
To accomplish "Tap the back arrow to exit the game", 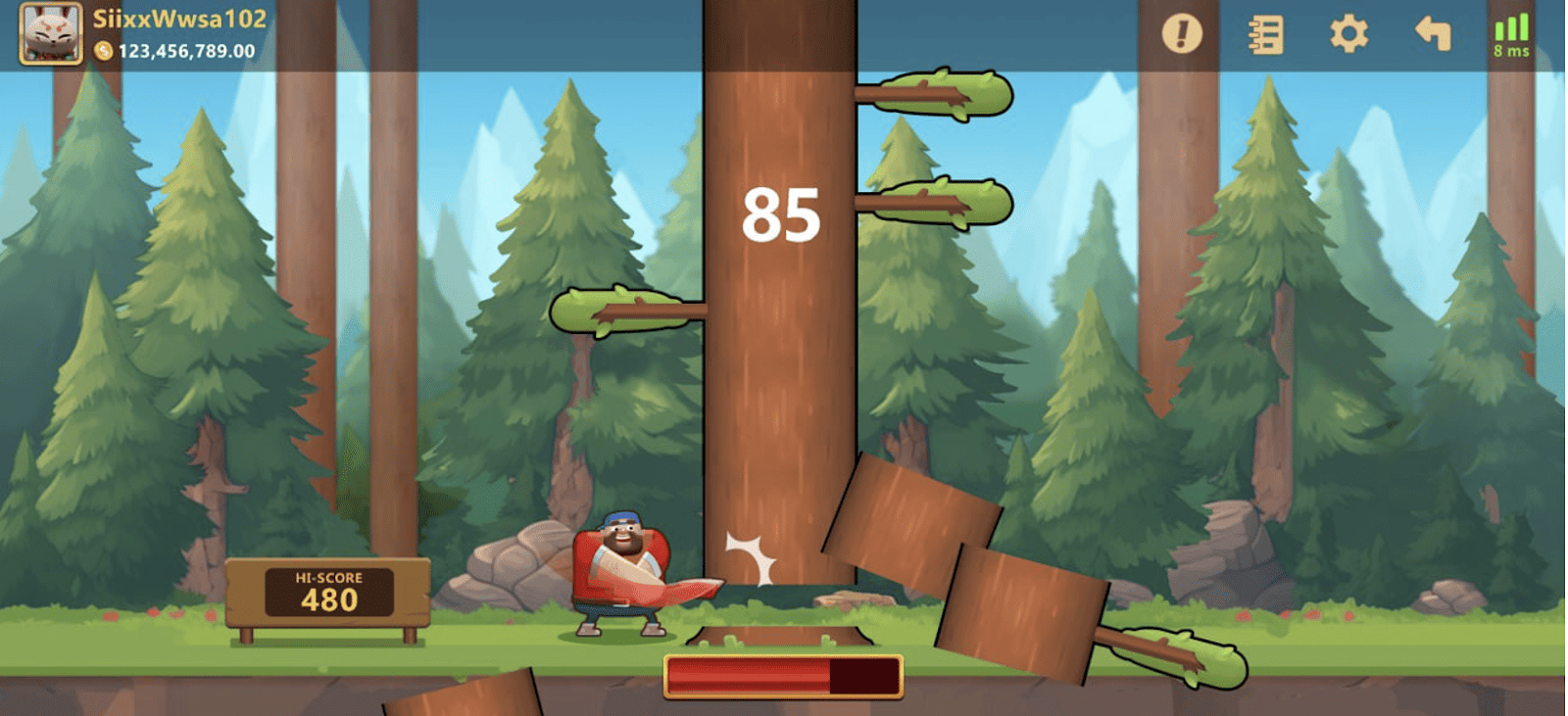I will [x=1431, y=32].
